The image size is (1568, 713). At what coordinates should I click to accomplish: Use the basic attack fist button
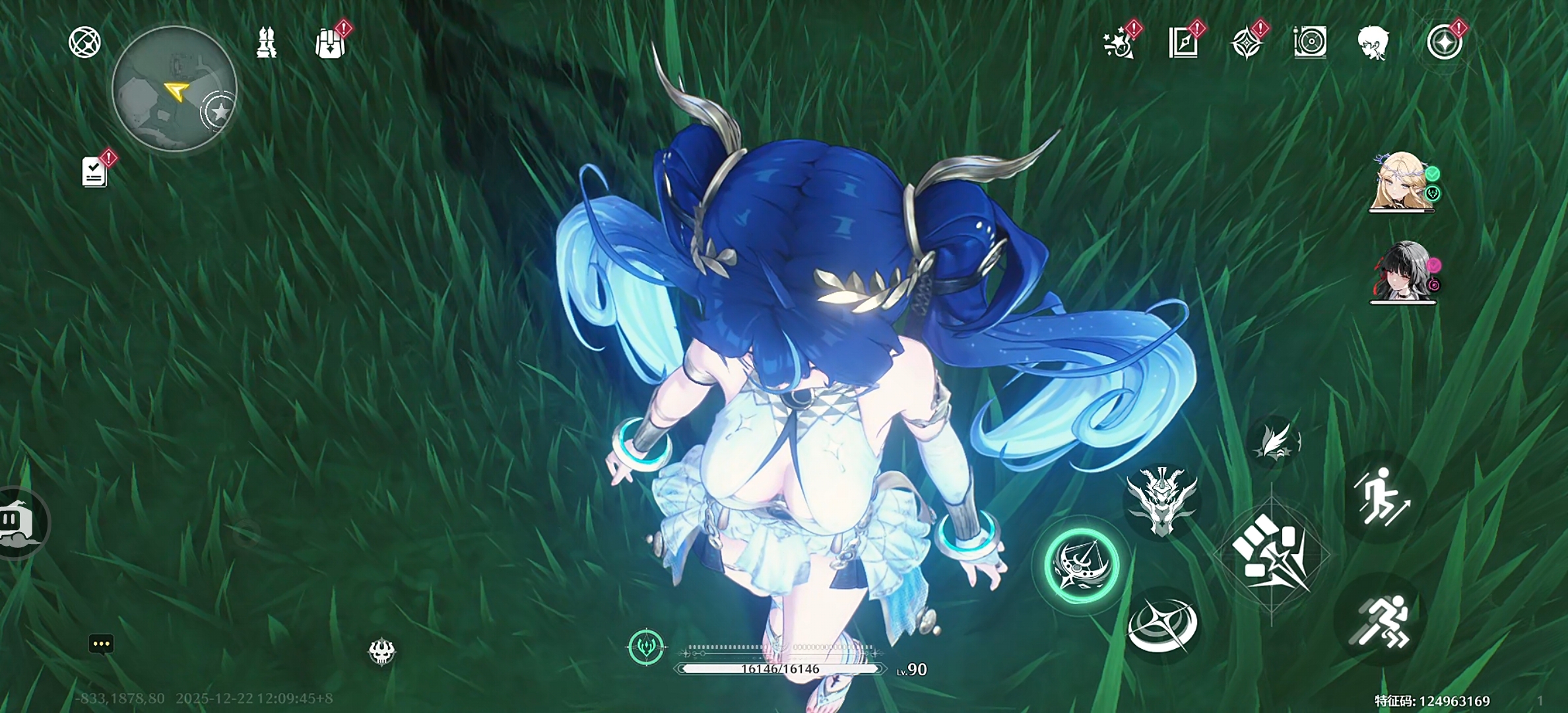click(1271, 553)
